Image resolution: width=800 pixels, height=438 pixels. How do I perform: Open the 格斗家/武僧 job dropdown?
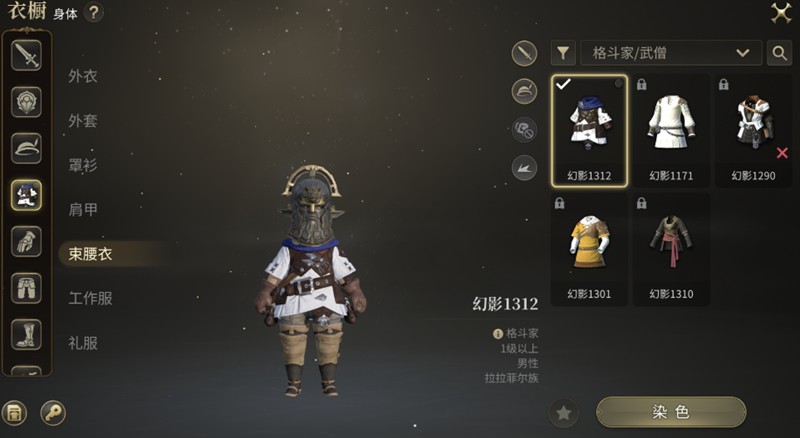point(670,53)
